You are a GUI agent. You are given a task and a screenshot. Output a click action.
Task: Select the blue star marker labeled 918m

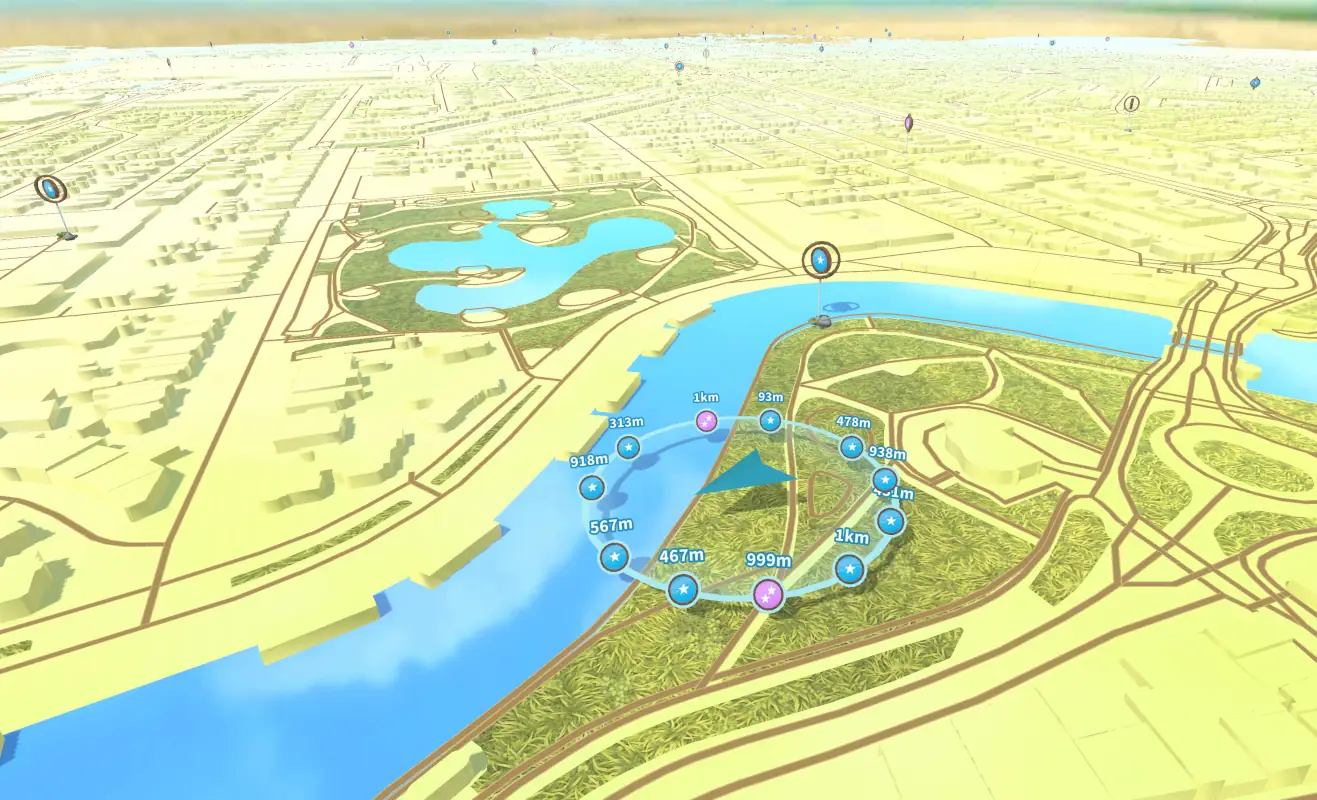click(592, 488)
